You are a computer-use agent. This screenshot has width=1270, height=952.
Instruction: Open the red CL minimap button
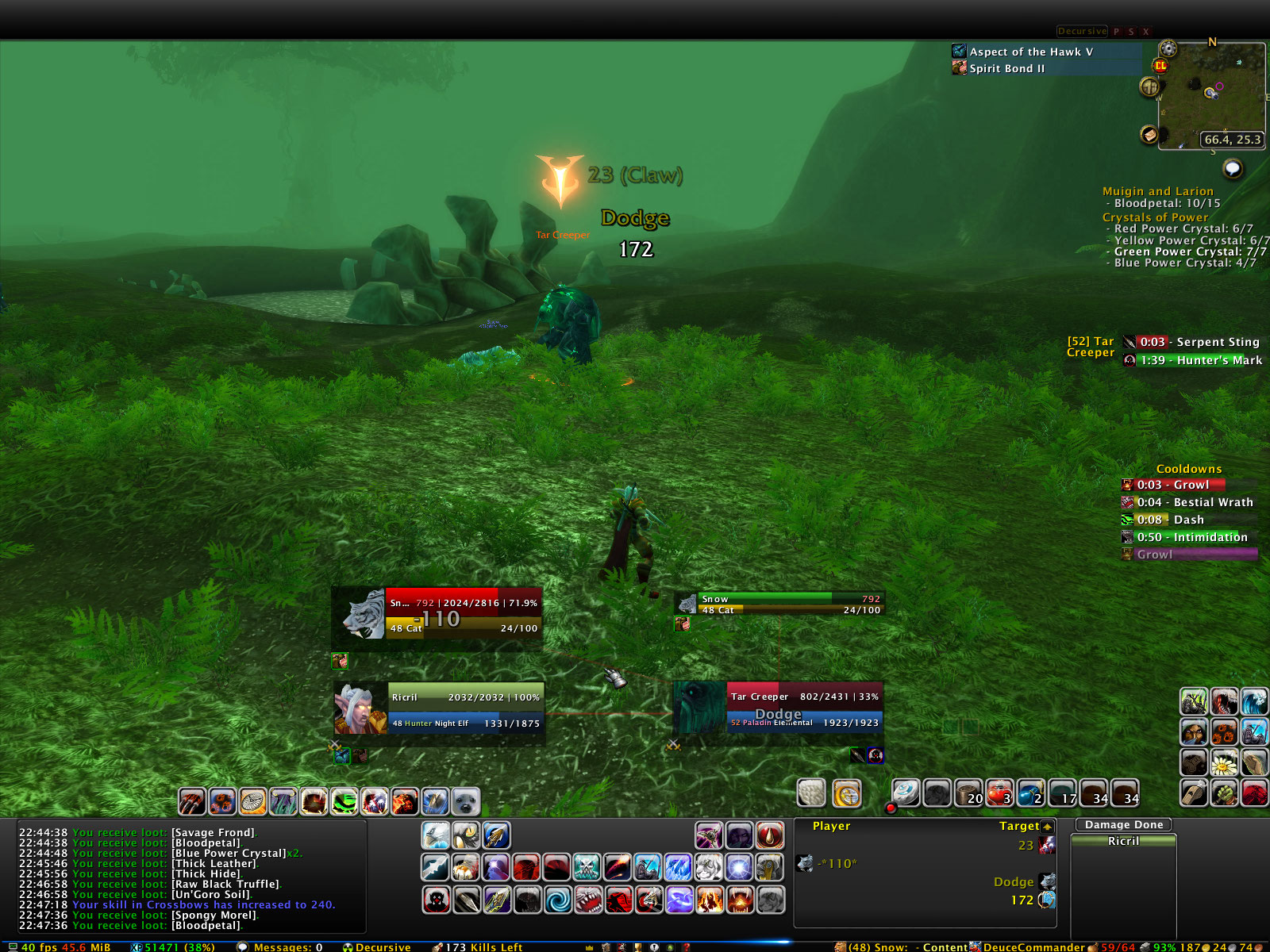1160,66
